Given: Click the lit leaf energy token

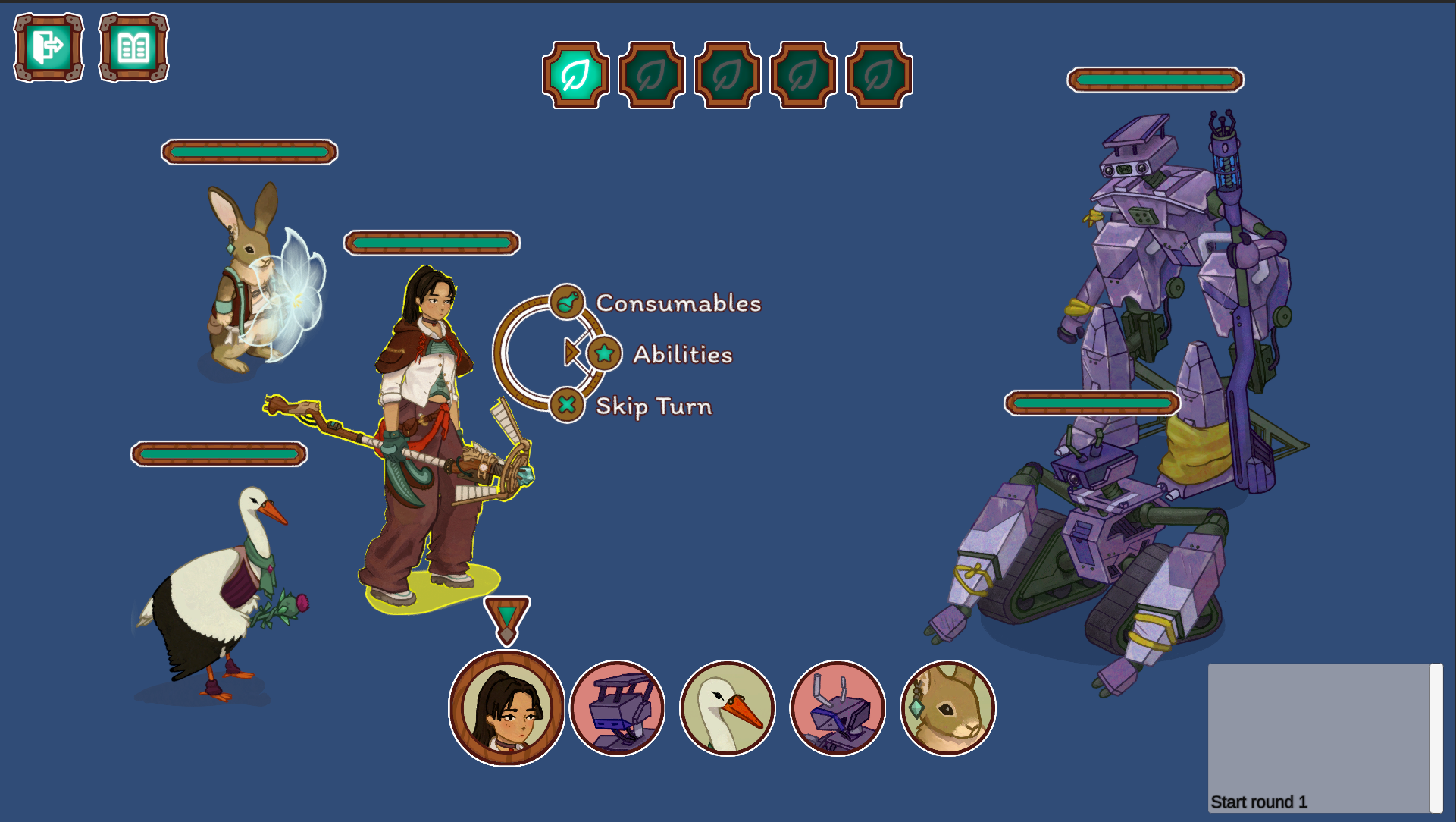Looking at the screenshot, I should click(576, 75).
